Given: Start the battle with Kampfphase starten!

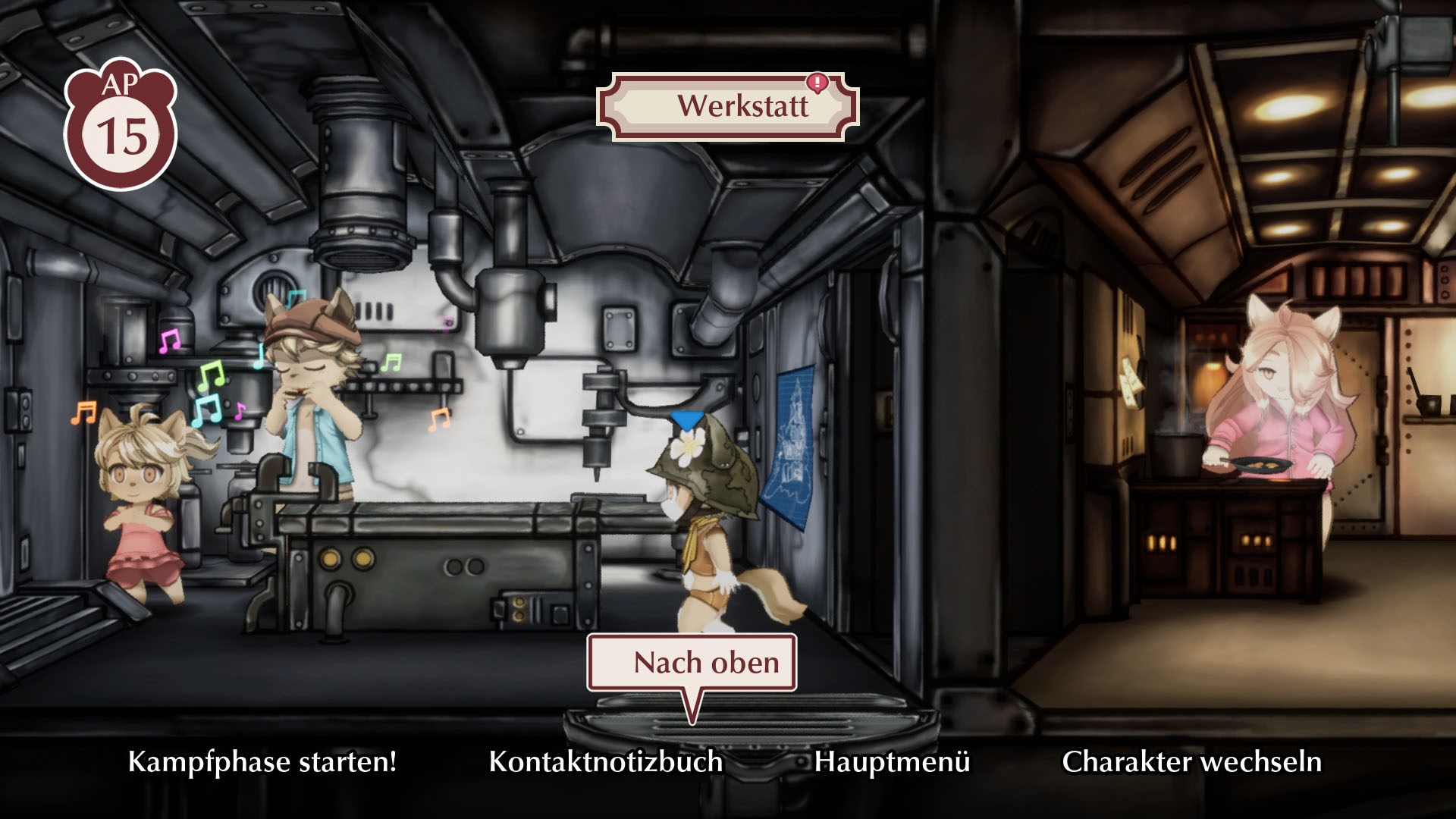Looking at the screenshot, I should pyautogui.click(x=262, y=761).
